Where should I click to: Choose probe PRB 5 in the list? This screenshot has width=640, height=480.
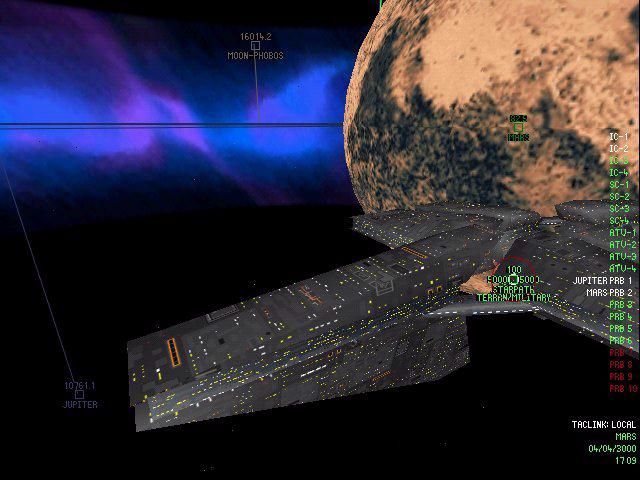621,329
